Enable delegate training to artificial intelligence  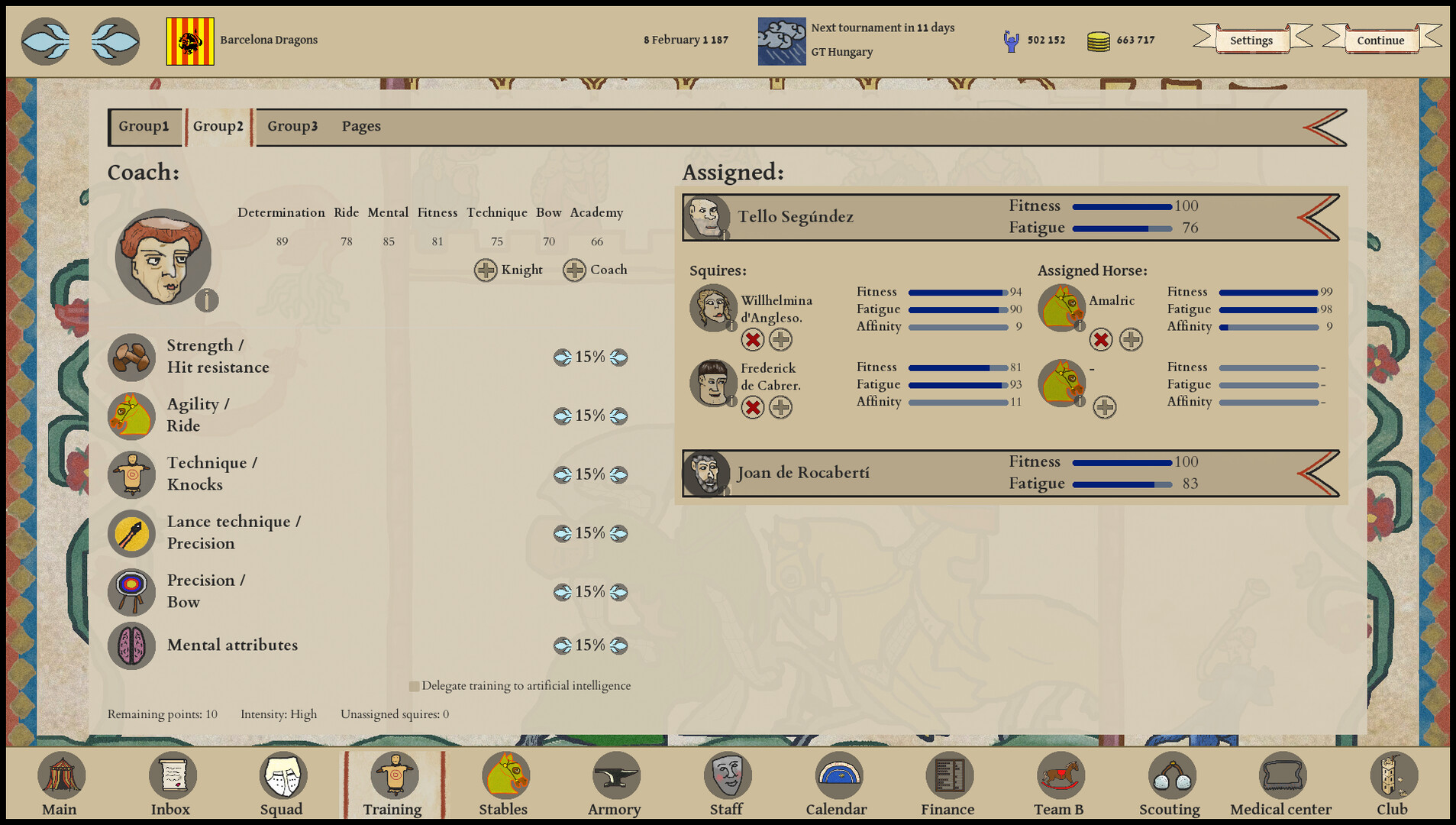coord(414,686)
